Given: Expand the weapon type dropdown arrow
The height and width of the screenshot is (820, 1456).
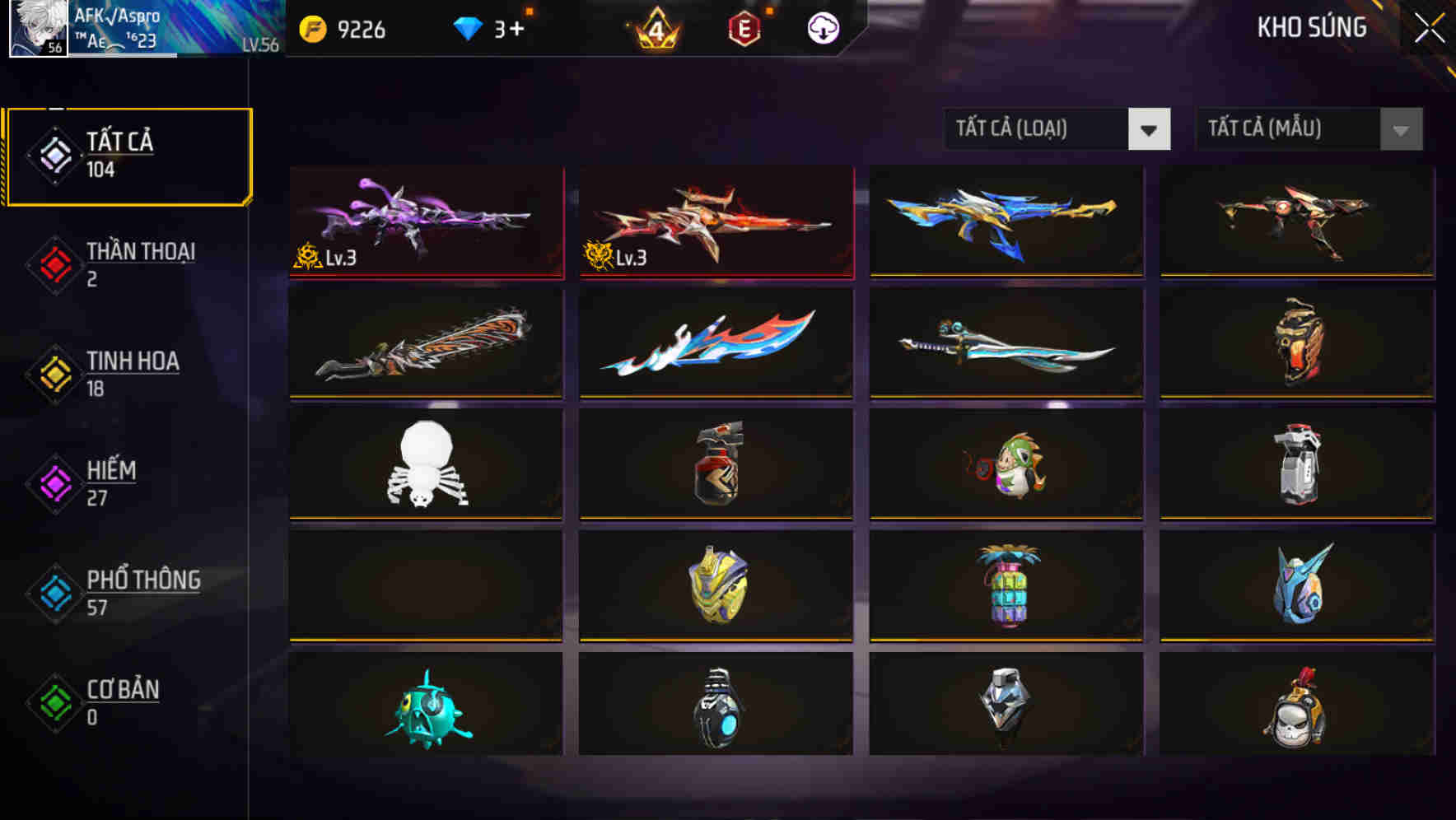Looking at the screenshot, I should (1151, 129).
